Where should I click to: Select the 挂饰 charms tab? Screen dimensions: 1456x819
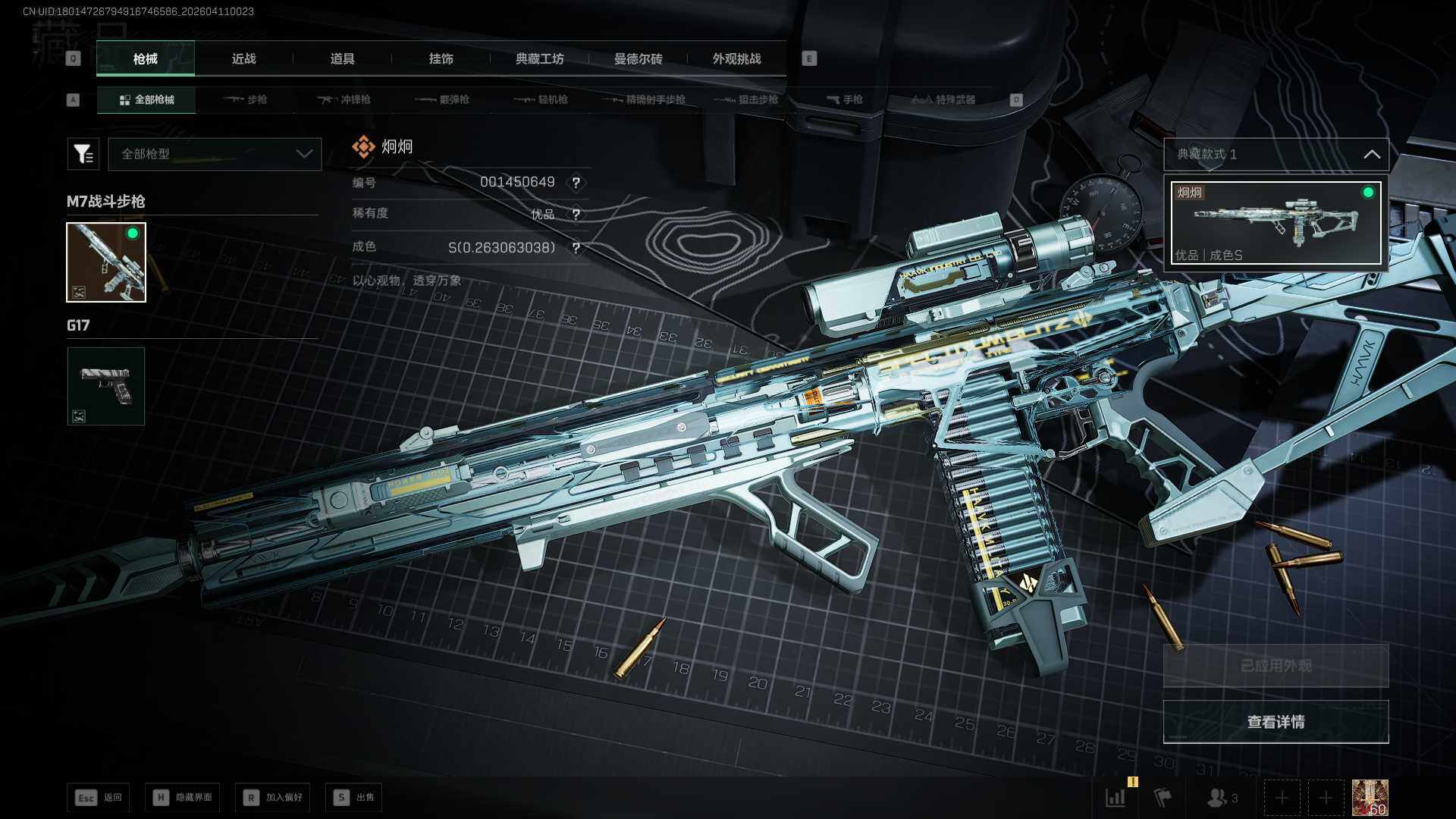coord(441,58)
